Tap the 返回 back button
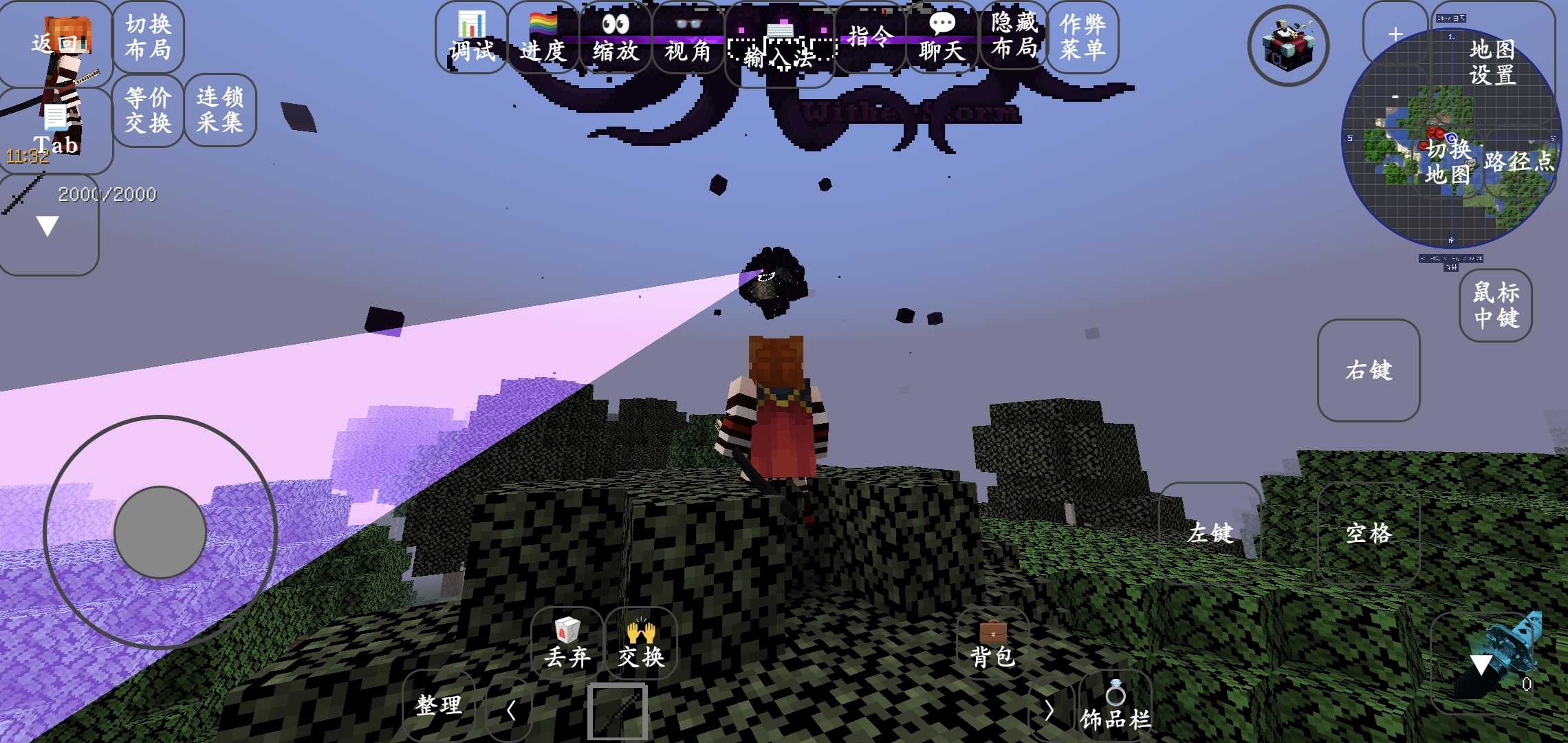Image resolution: width=1568 pixels, height=743 pixels. [x=55, y=43]
